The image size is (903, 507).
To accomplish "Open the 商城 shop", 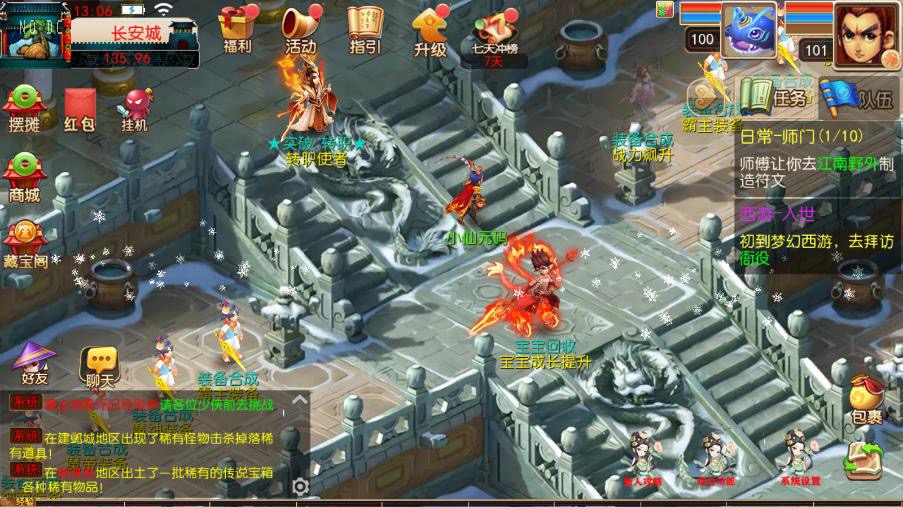I will (24, 177).
